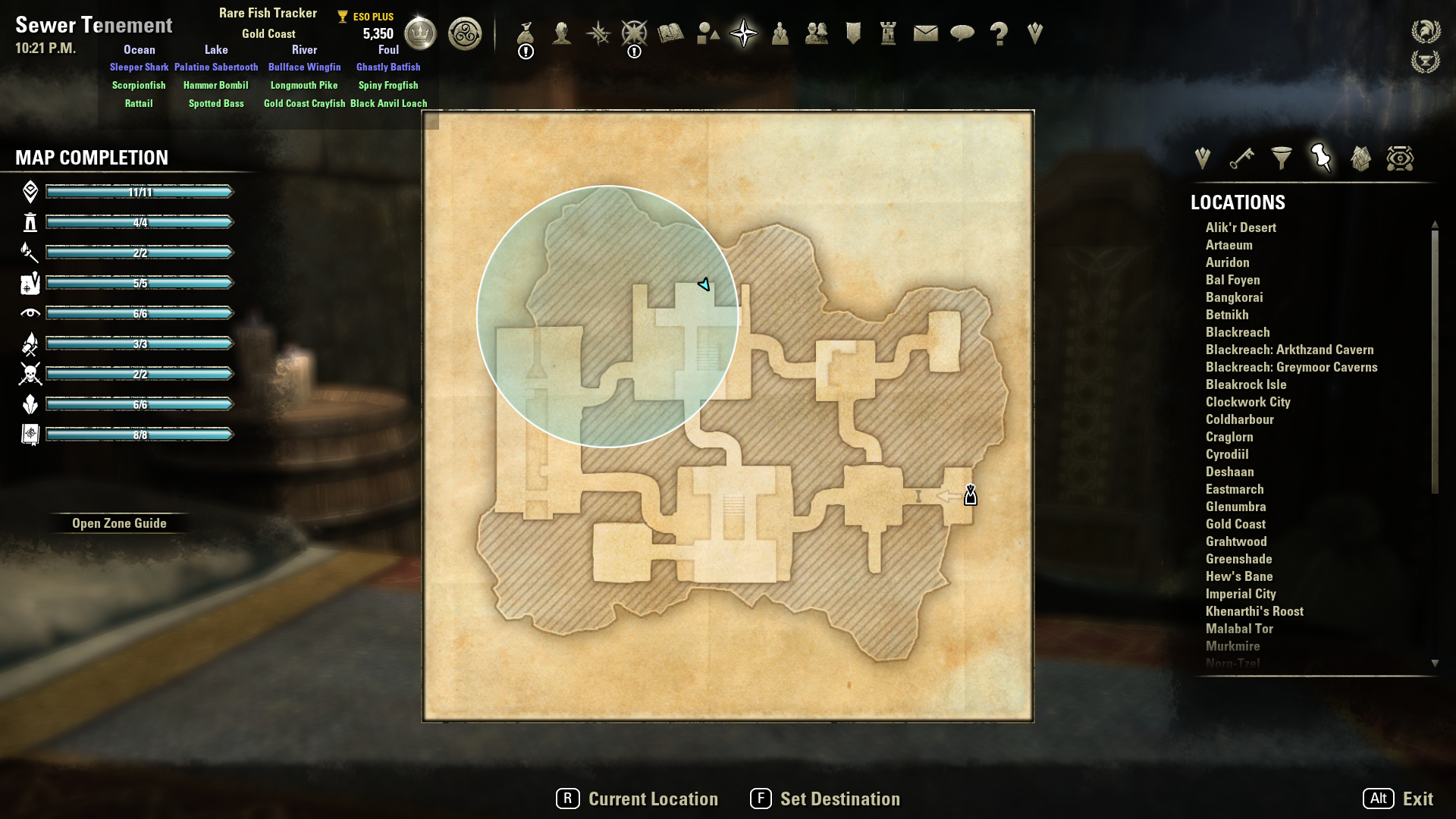Click Open Zone Guide button
1456x819 pixels.
click(x=119, y=523)
